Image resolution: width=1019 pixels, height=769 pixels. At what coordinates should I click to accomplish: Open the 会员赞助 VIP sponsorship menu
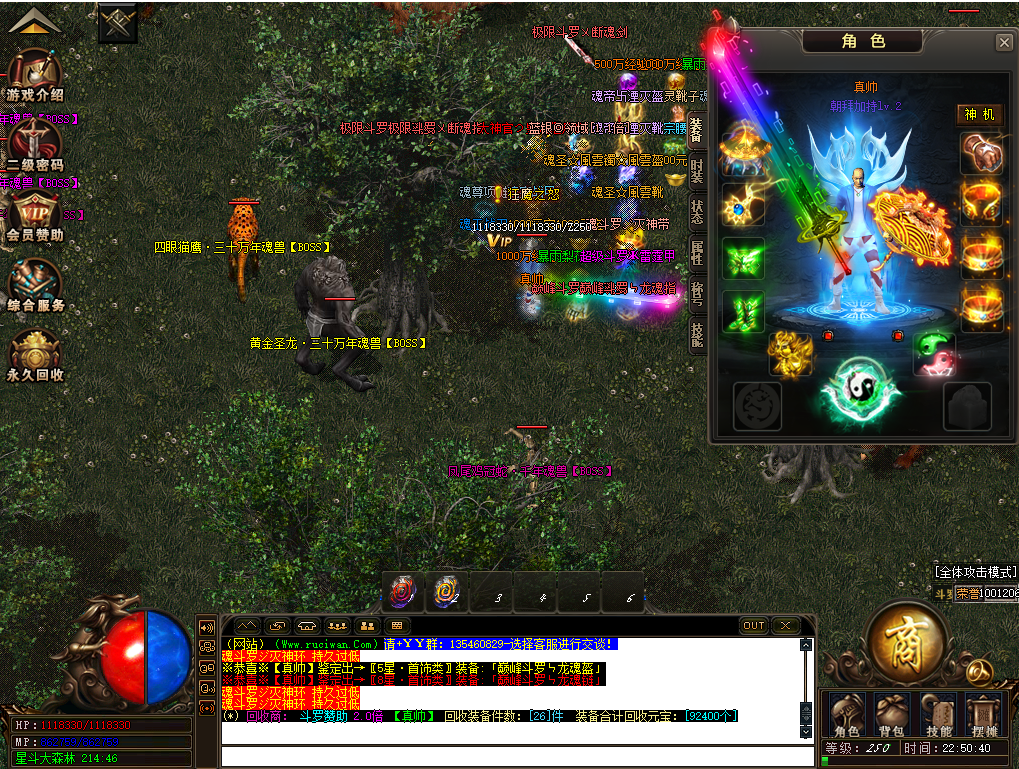tap(35, 216)
